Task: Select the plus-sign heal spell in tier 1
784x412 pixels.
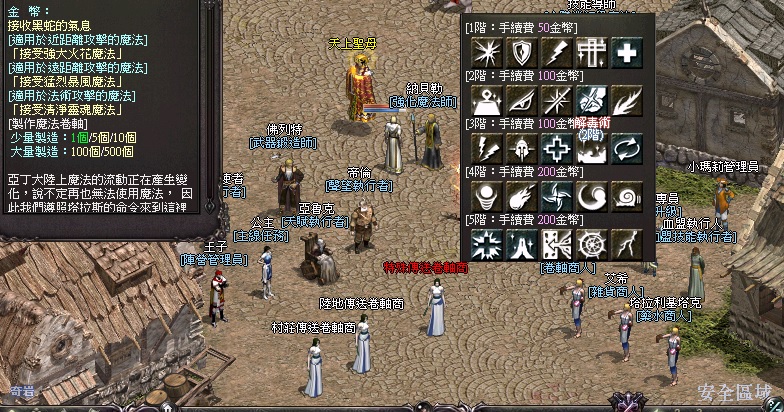Action: pyautogui.click(x=626, y=53)
